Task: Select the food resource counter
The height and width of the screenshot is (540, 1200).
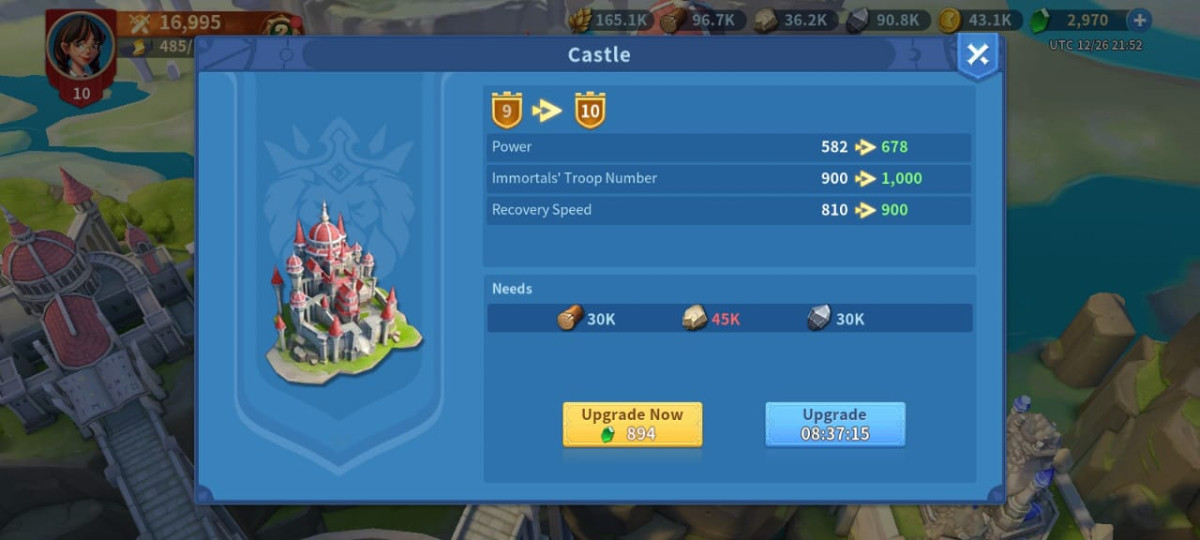Action: (611, 20)
